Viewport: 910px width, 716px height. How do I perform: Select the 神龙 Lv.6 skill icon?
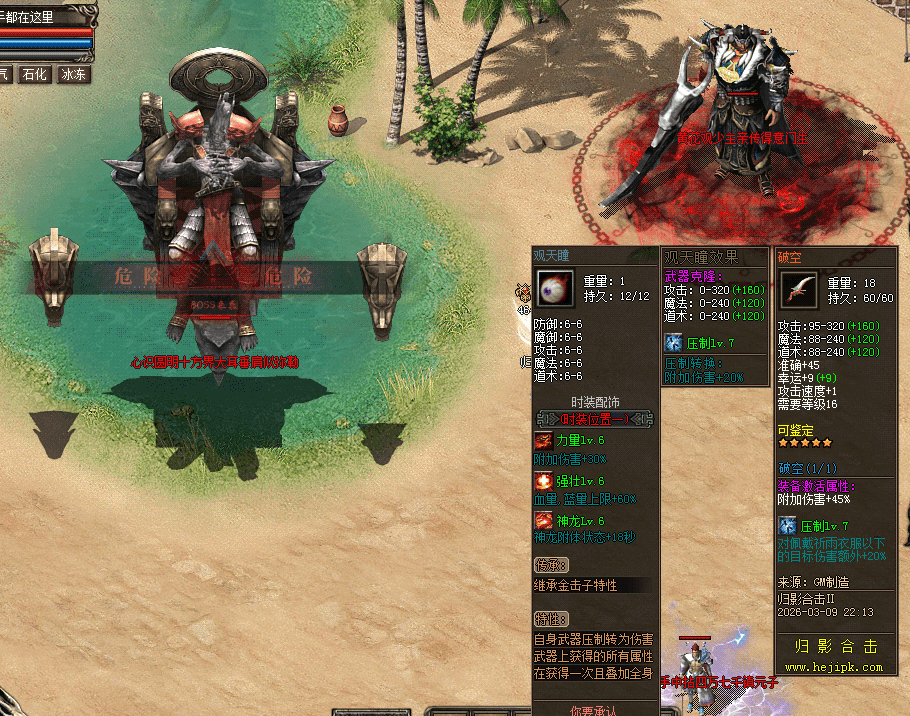point(543,522)
